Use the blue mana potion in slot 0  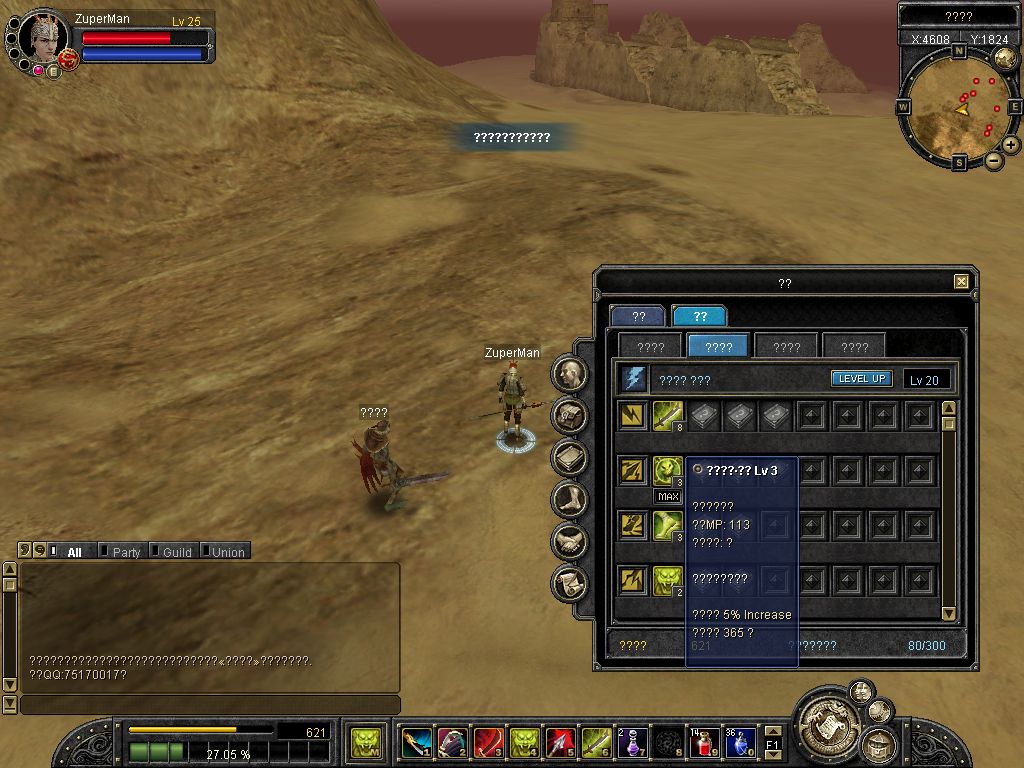tap(741, 743)
